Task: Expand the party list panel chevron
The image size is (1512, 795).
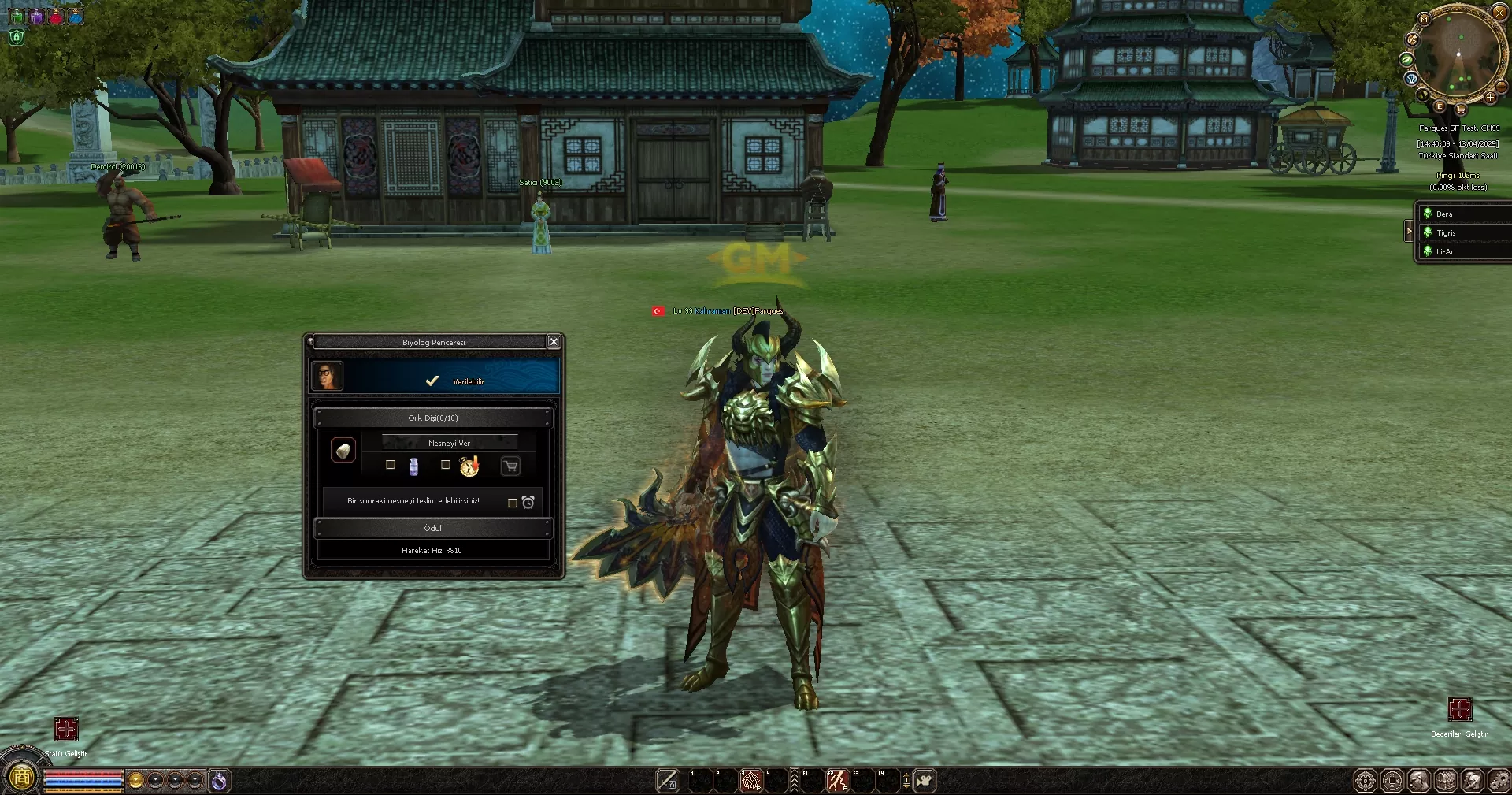Action: tap(1409, 231)
